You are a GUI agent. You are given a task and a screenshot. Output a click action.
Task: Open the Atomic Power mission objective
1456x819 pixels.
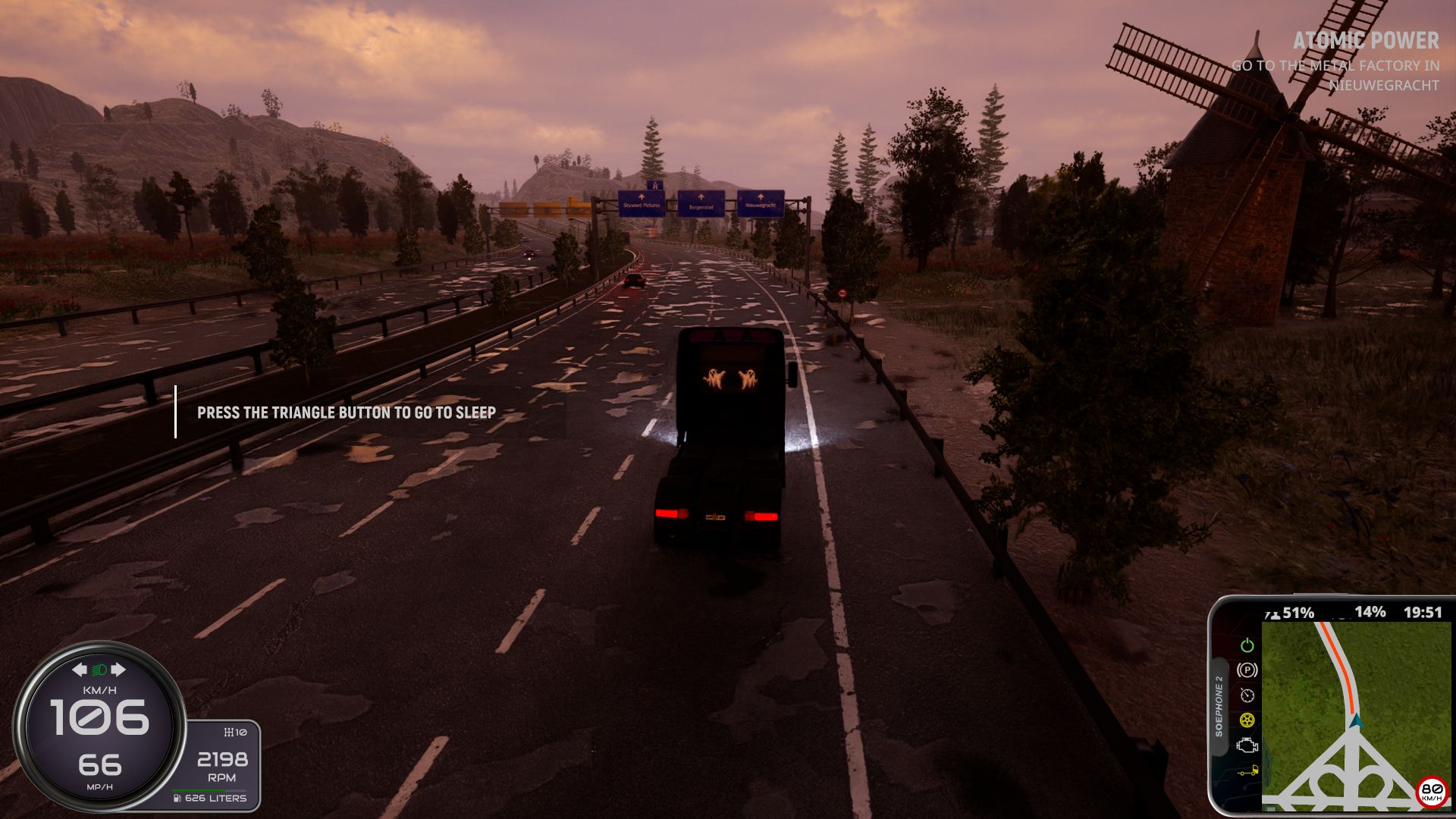(1365, 41)
